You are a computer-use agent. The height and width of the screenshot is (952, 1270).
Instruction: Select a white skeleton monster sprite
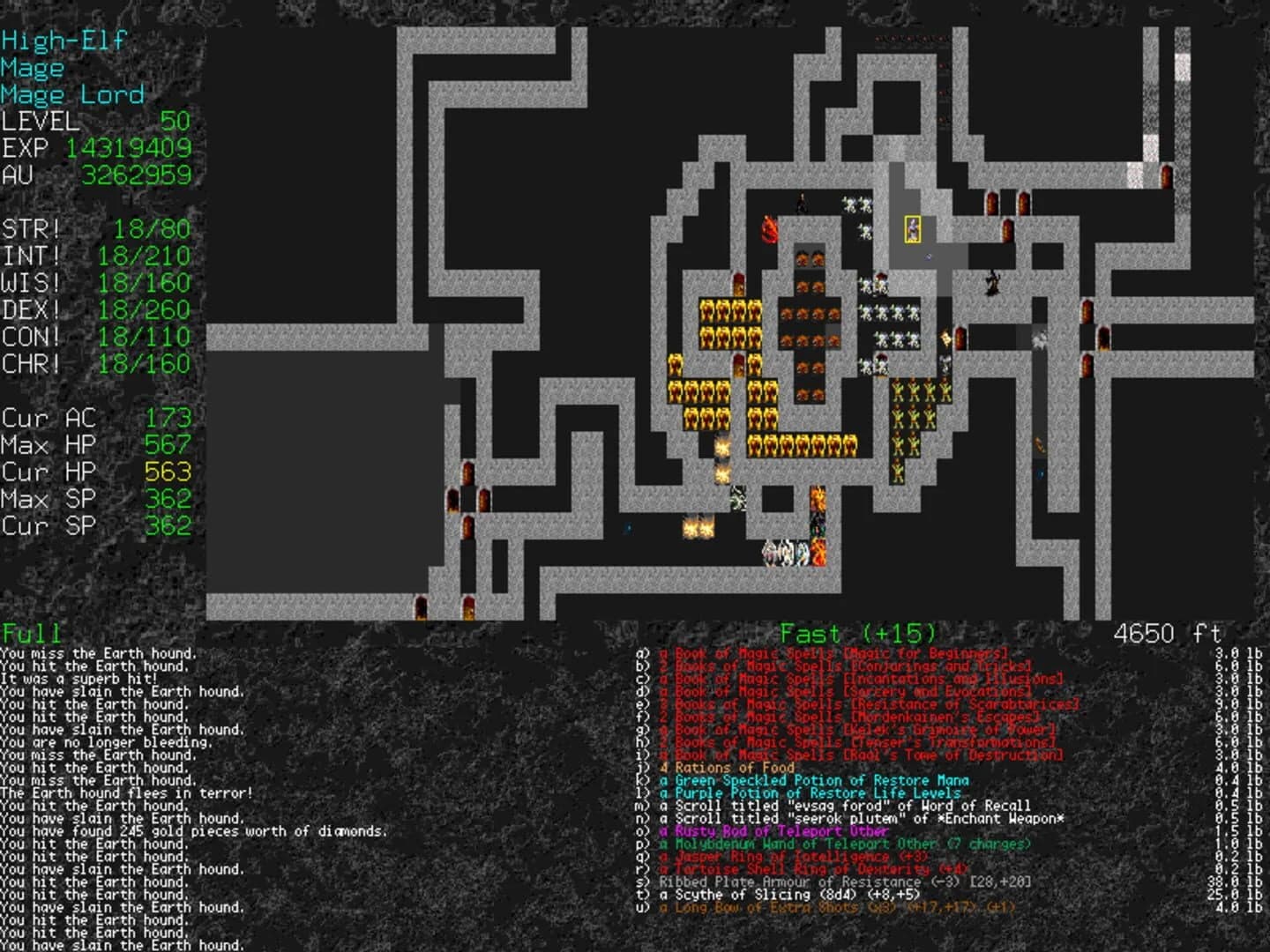pyautogui.click(x=849, y=204)
